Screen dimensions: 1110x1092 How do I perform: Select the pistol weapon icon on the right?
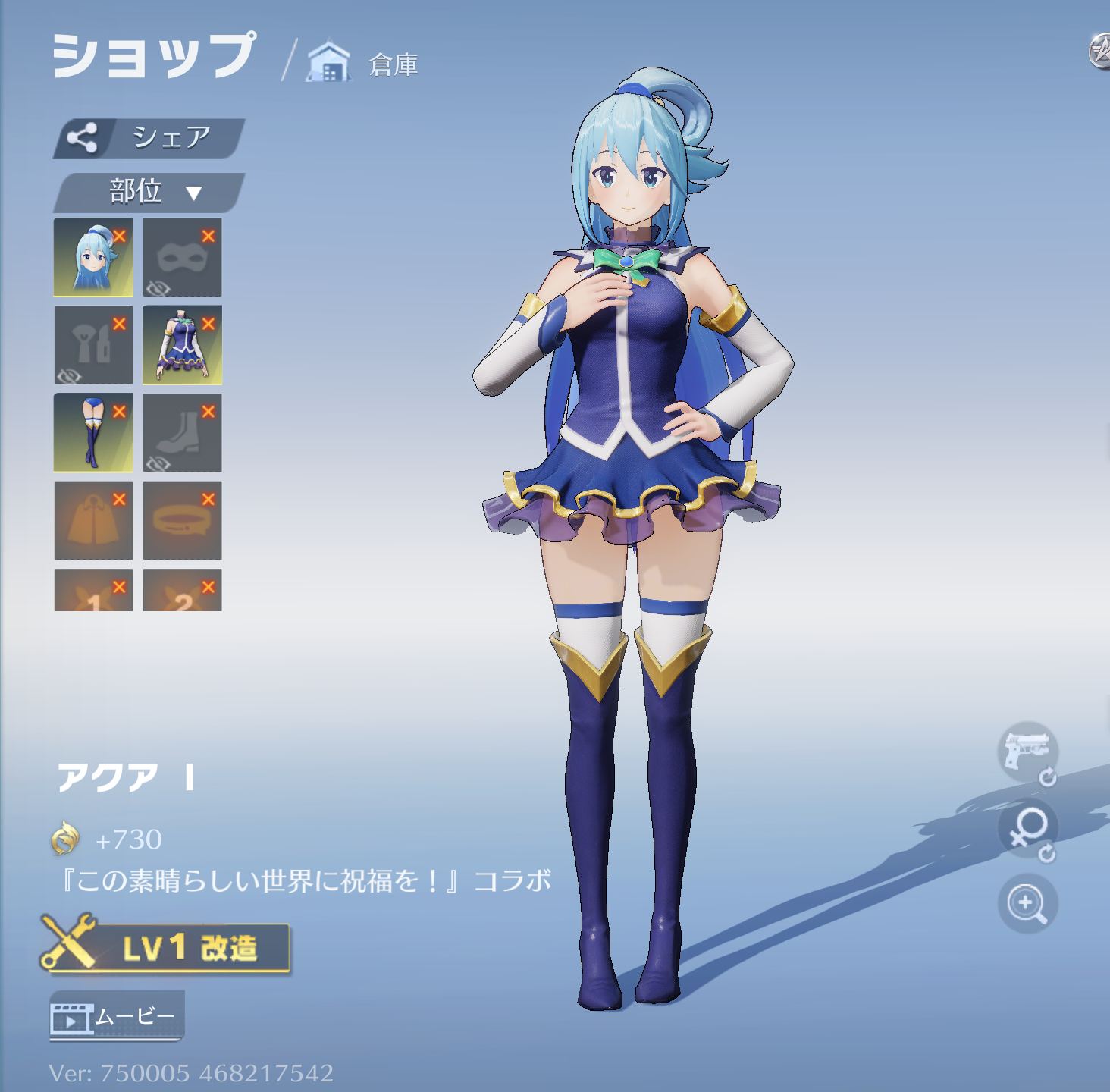pyautogui.click(x=1027, y=752)
